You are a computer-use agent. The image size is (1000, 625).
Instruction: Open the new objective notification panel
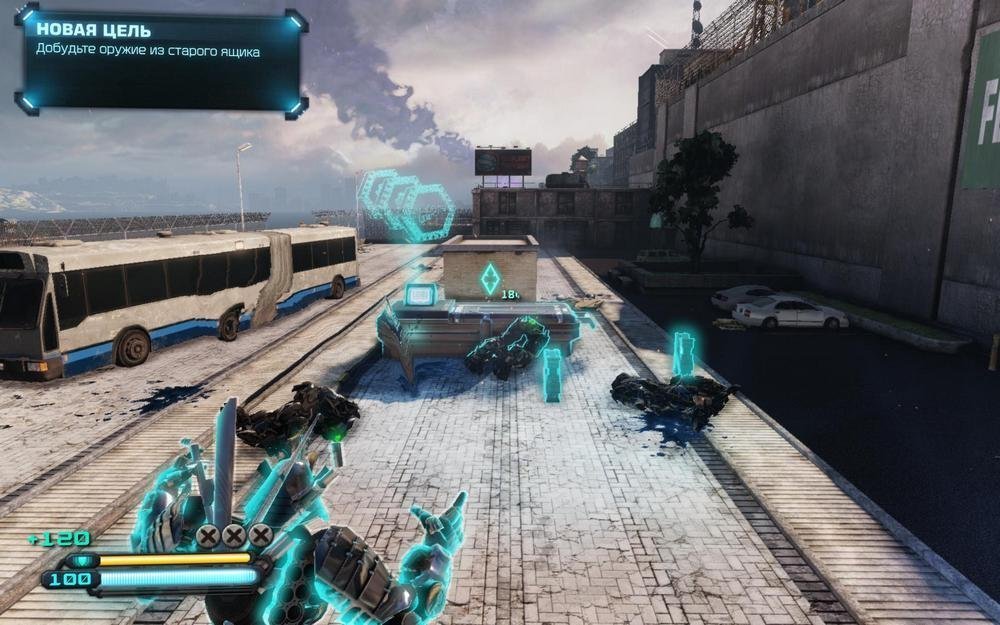pyautogui.click(x=161, y=61)
